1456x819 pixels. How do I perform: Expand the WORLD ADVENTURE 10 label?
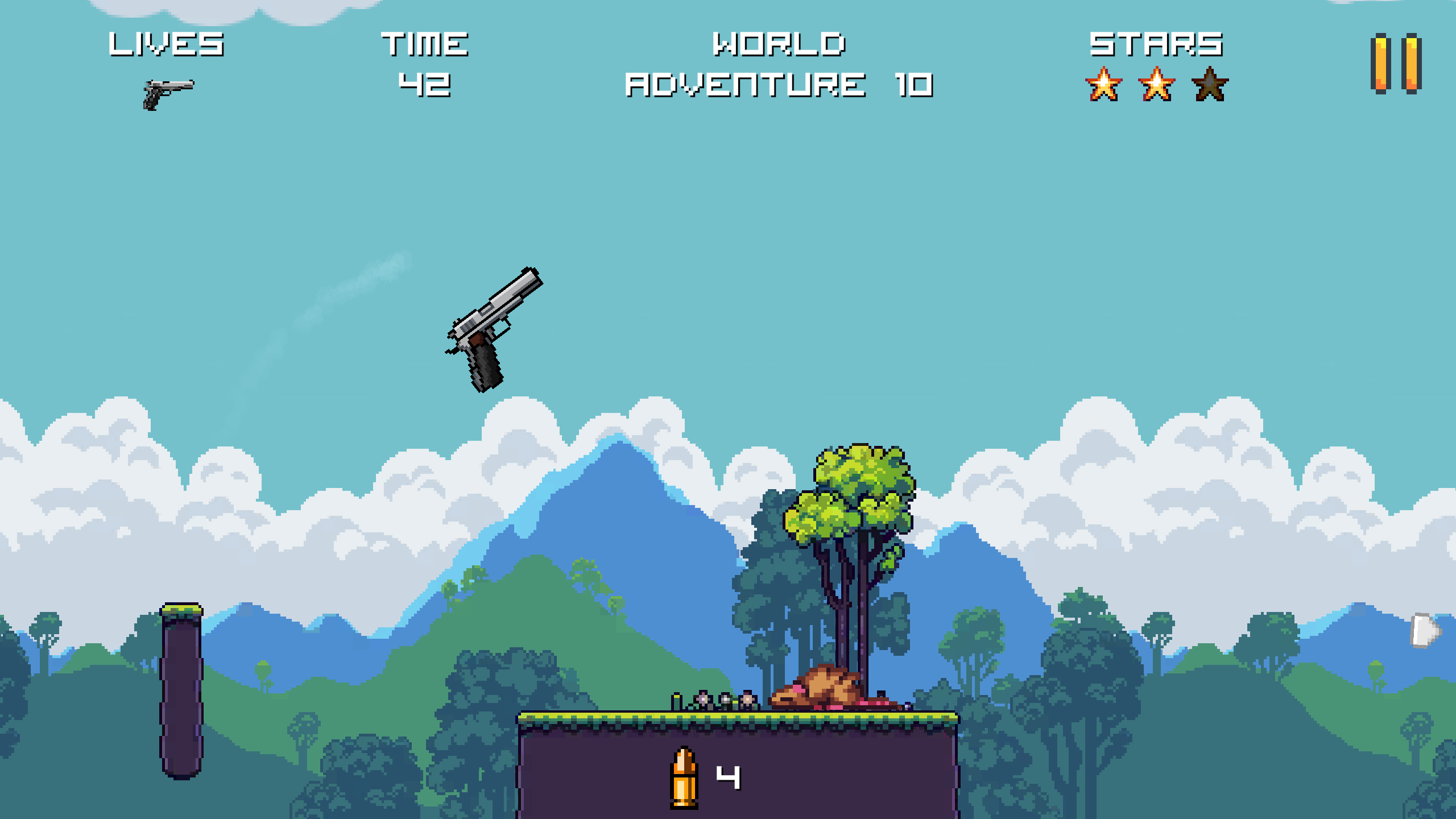point(779,63)
